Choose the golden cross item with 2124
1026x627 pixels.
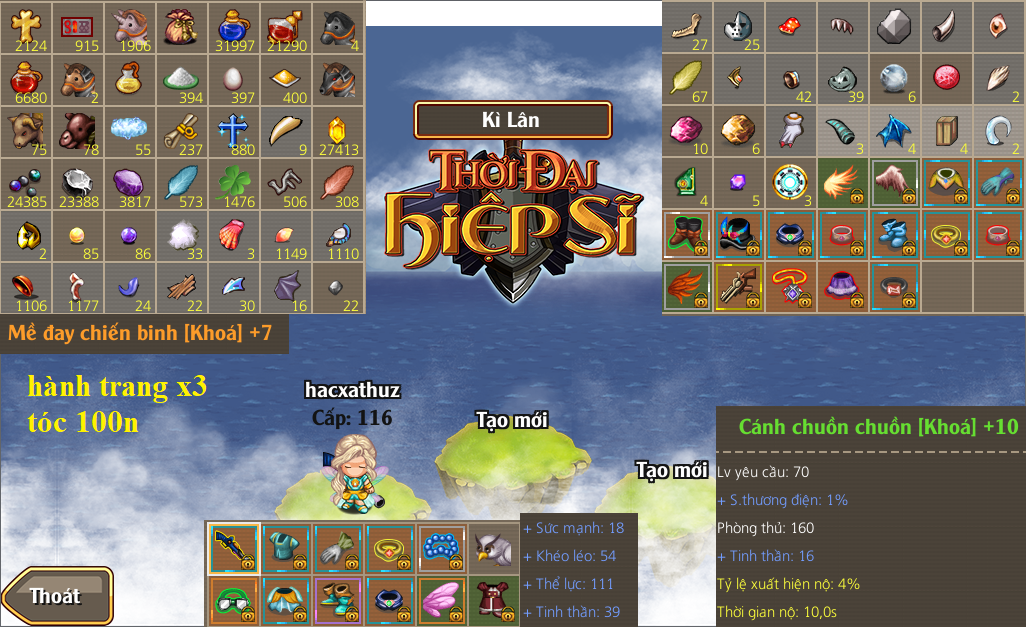(x=26, y=27)
